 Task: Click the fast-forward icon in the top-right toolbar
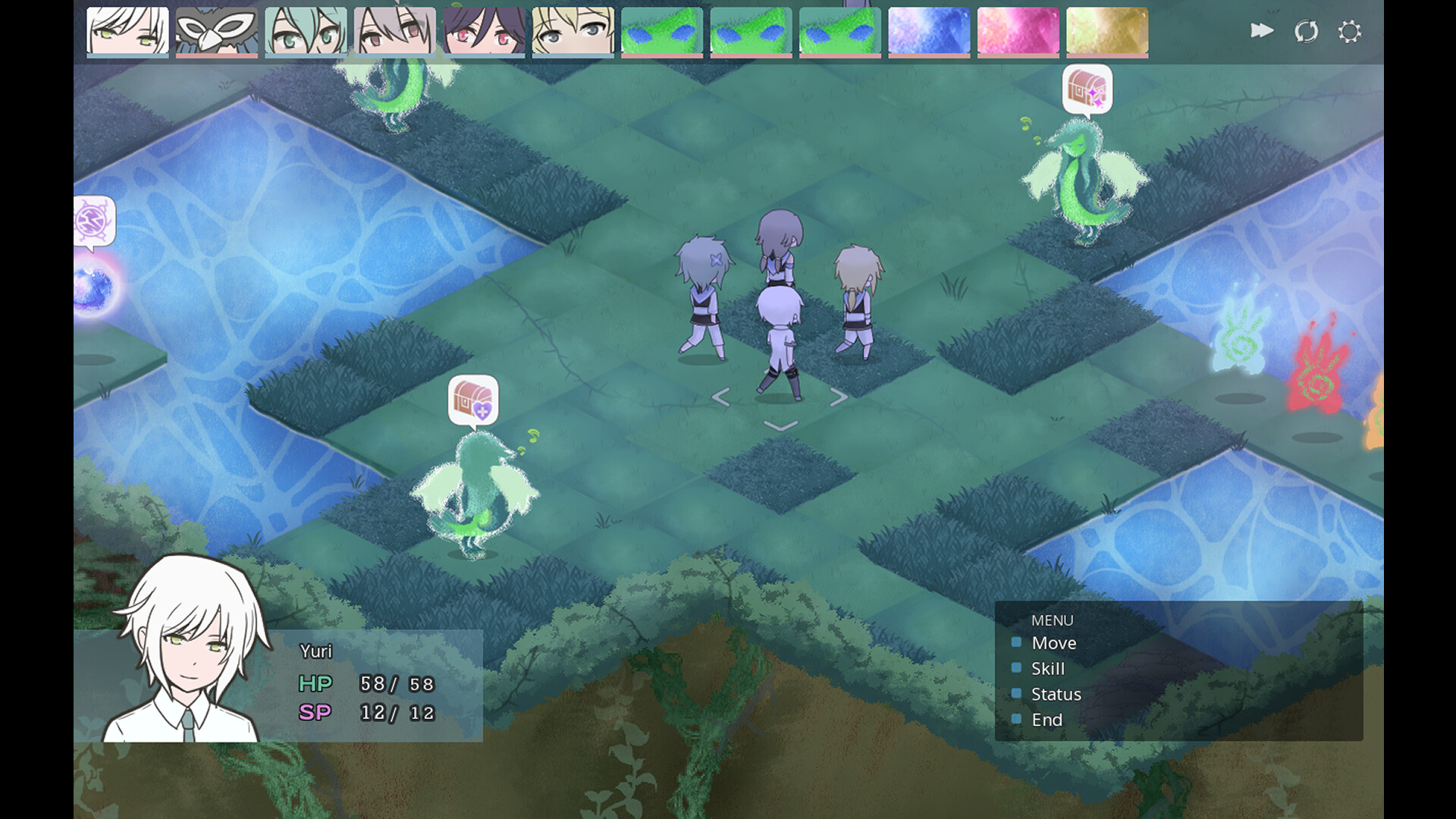click(1262, 31)
